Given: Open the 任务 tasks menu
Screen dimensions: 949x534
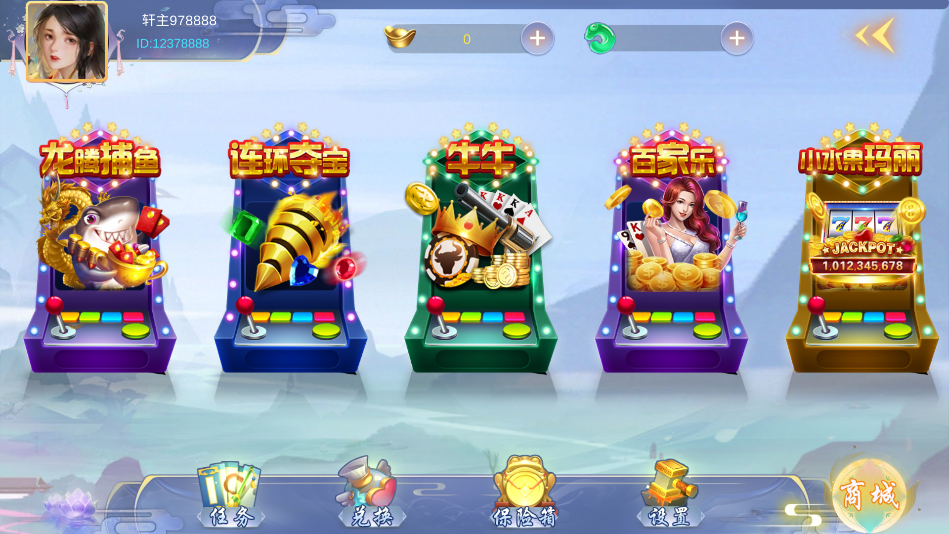Looking at the screenshot, I should 230,494.
